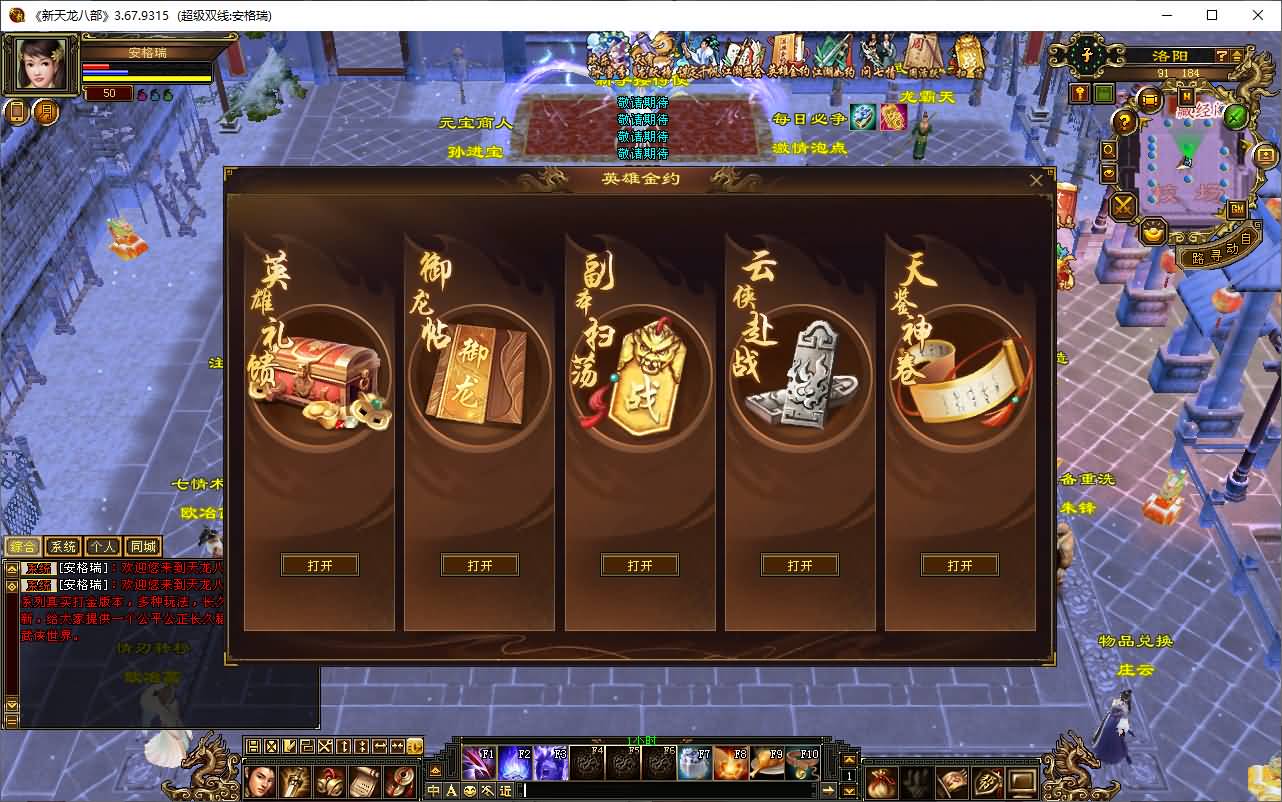Open the GM helper icon near the minimap
Image resolution: width=1282 pixels, height=802 pixels.
[x=1236, y=208]
